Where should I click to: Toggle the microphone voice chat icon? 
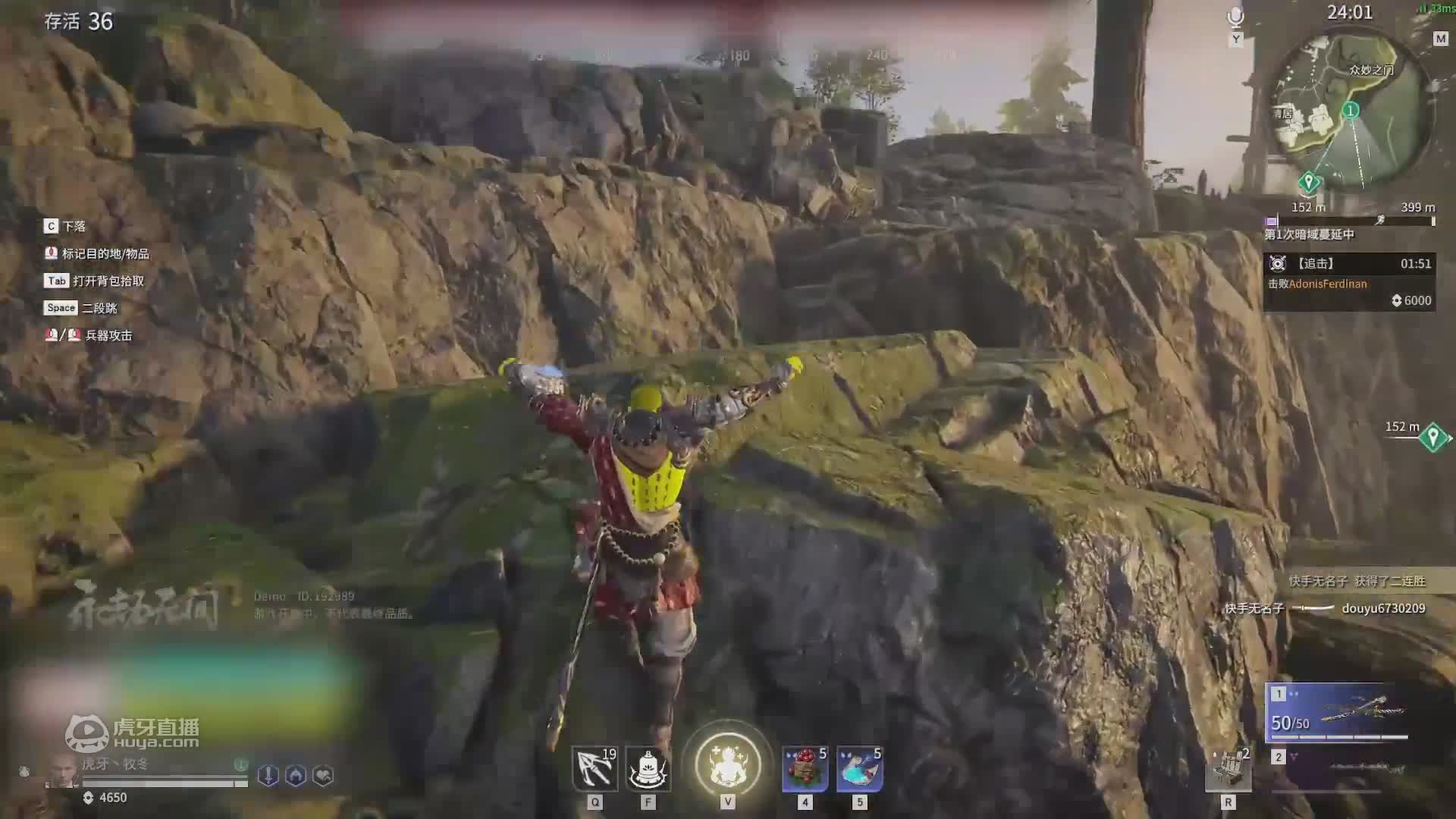(1236, 18)
